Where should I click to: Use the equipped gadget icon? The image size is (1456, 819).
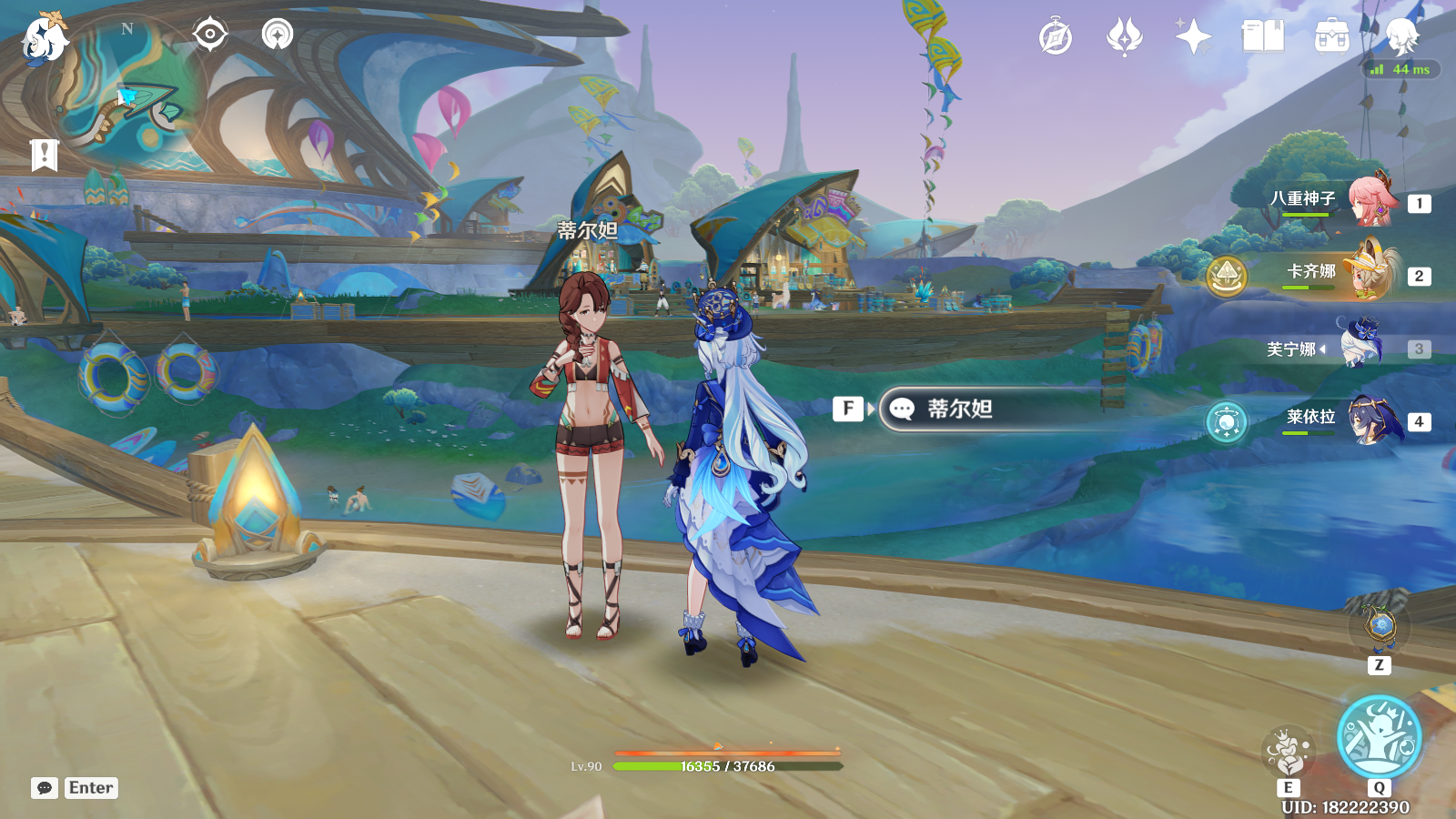tap(1380, 626)
